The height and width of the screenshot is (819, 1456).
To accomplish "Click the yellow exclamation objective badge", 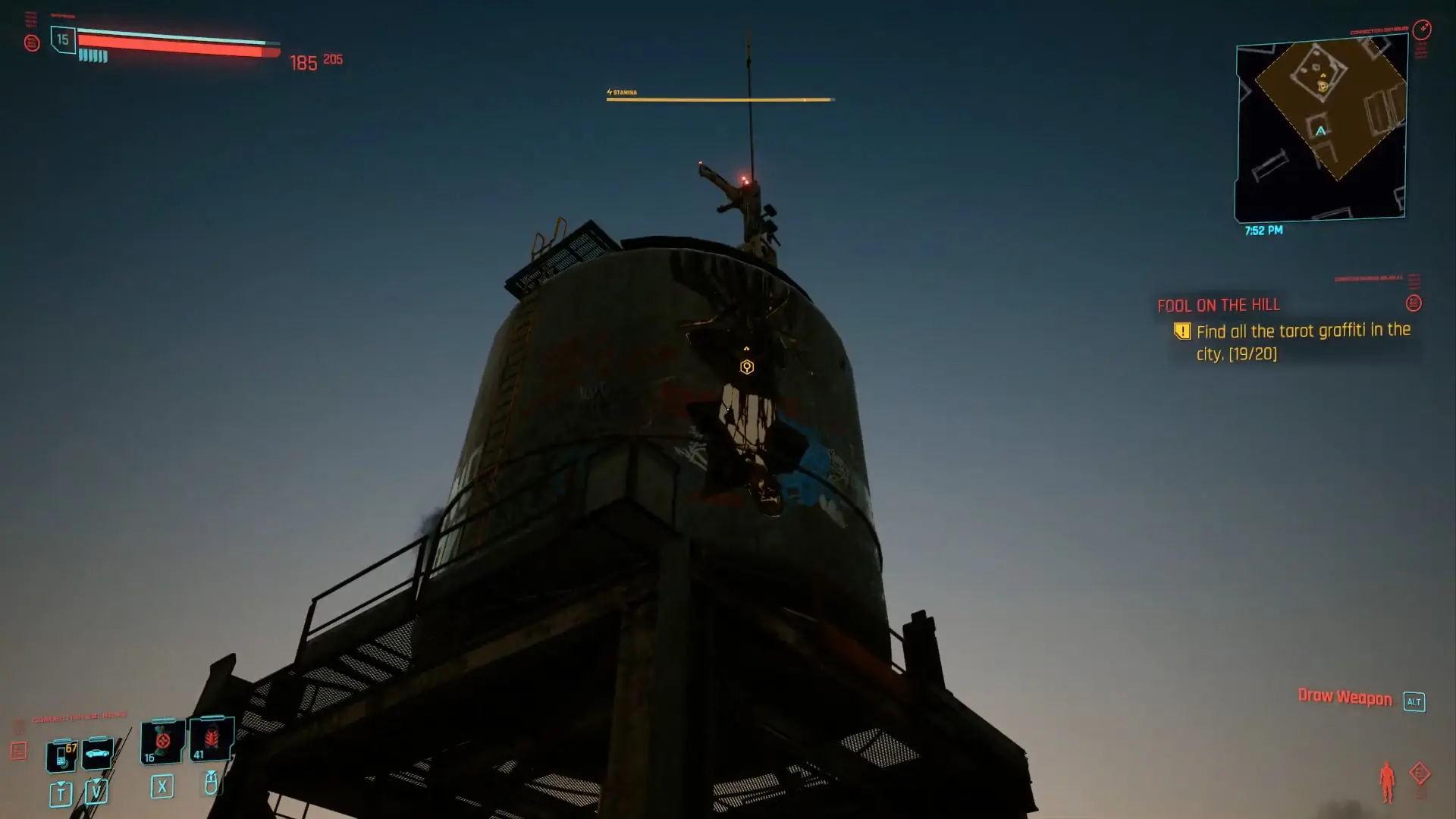I will pyautogui.click(x=1182, y=331).
